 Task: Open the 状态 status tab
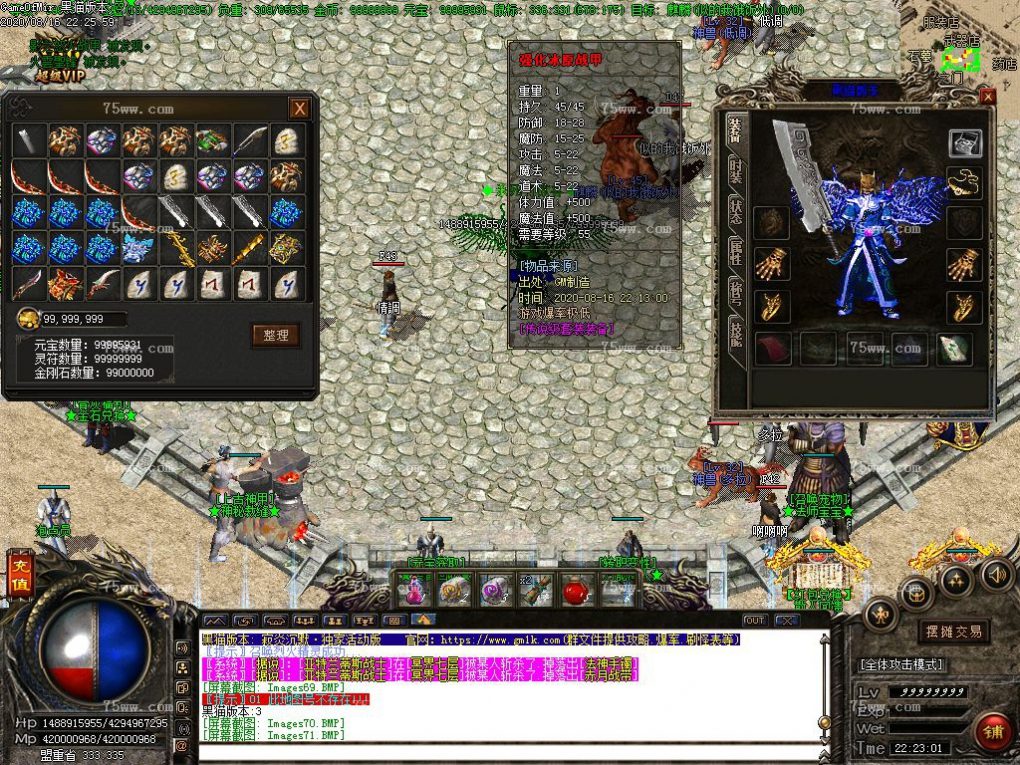735,211
